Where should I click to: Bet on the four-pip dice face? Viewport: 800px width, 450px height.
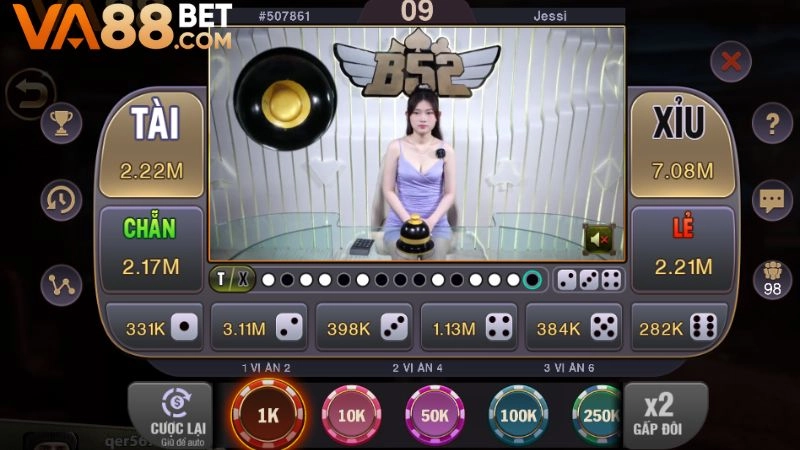(470, 327)
